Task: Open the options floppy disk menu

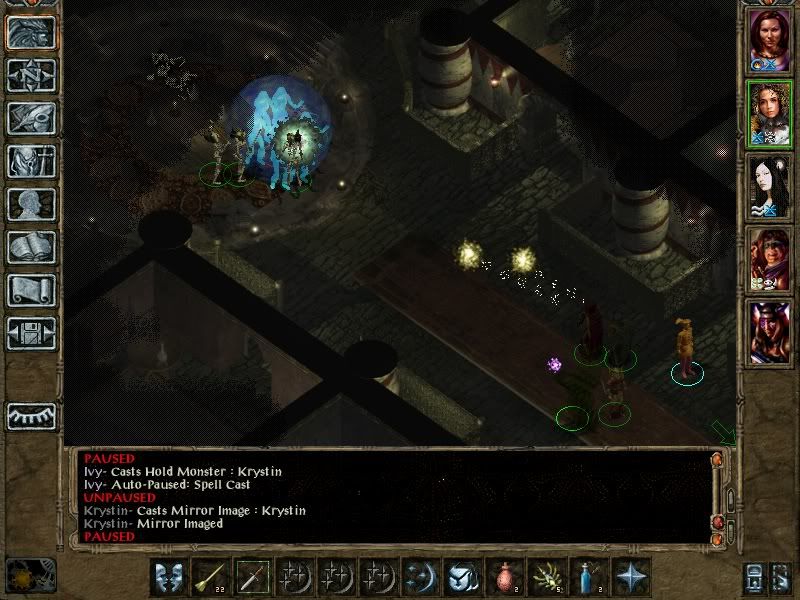Action: [31, 333]
